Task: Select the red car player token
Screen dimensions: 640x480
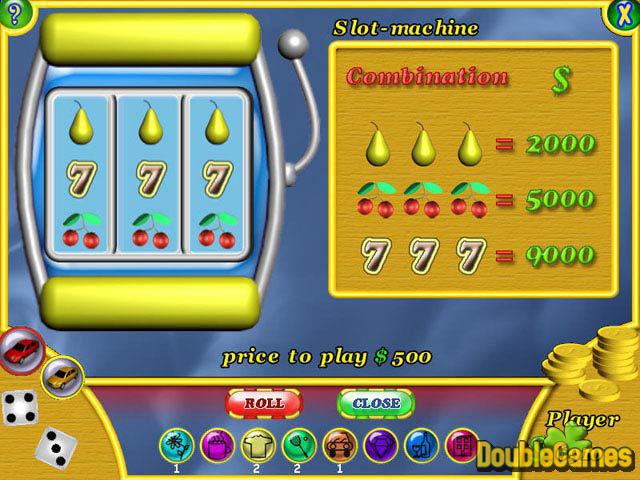Action: pyautogui.click(x=22, y=349)
